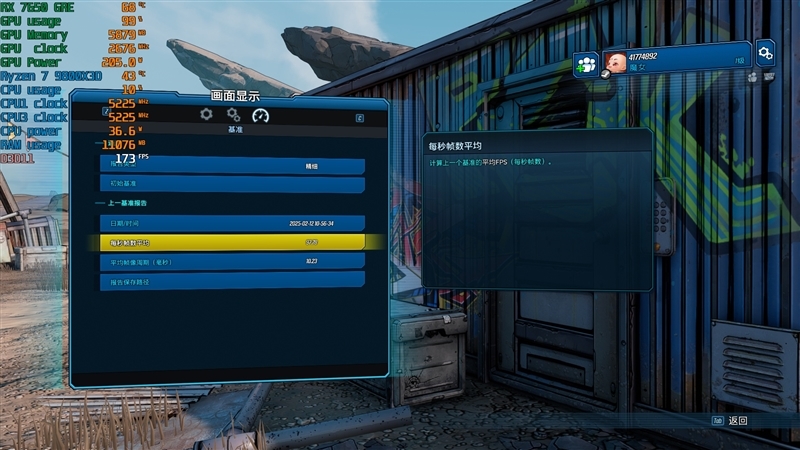The width and height of the screenshot is (800, 450).
Task: Open the single gear settings tab
Action: pos(206,114)
